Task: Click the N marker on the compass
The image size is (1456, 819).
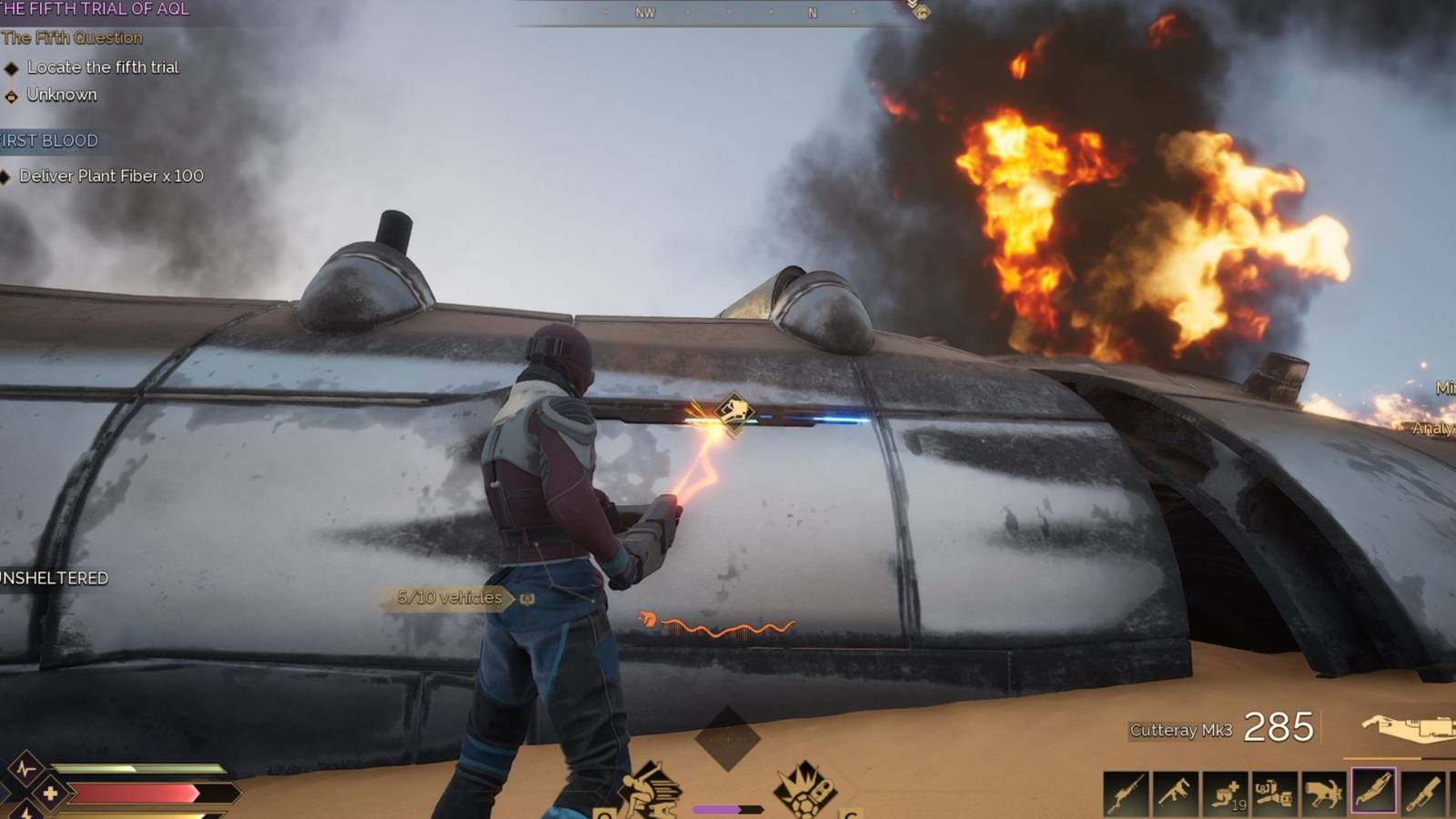Action: [811, 13]
